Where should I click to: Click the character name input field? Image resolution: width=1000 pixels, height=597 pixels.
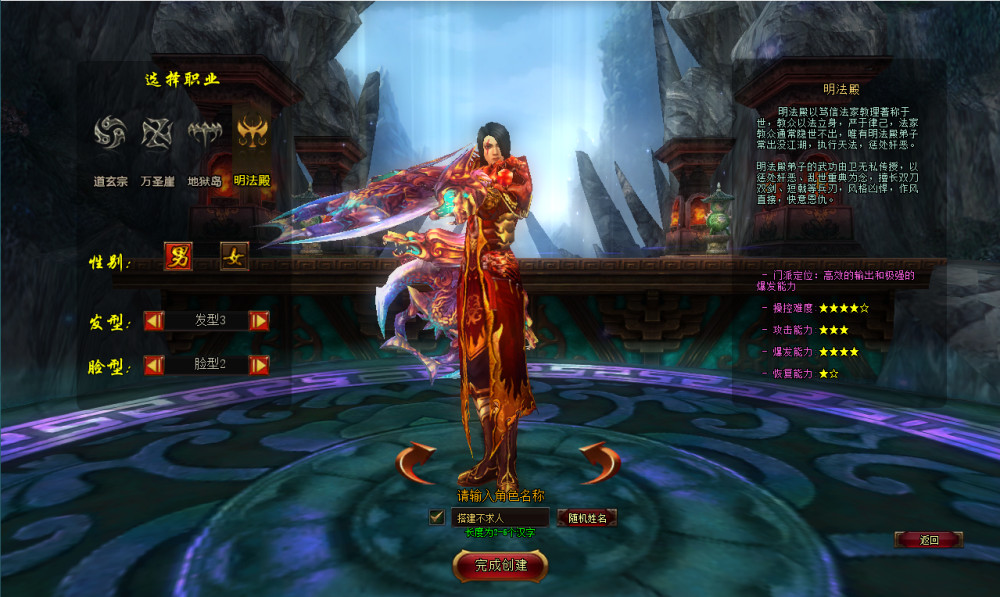[499, 518]
